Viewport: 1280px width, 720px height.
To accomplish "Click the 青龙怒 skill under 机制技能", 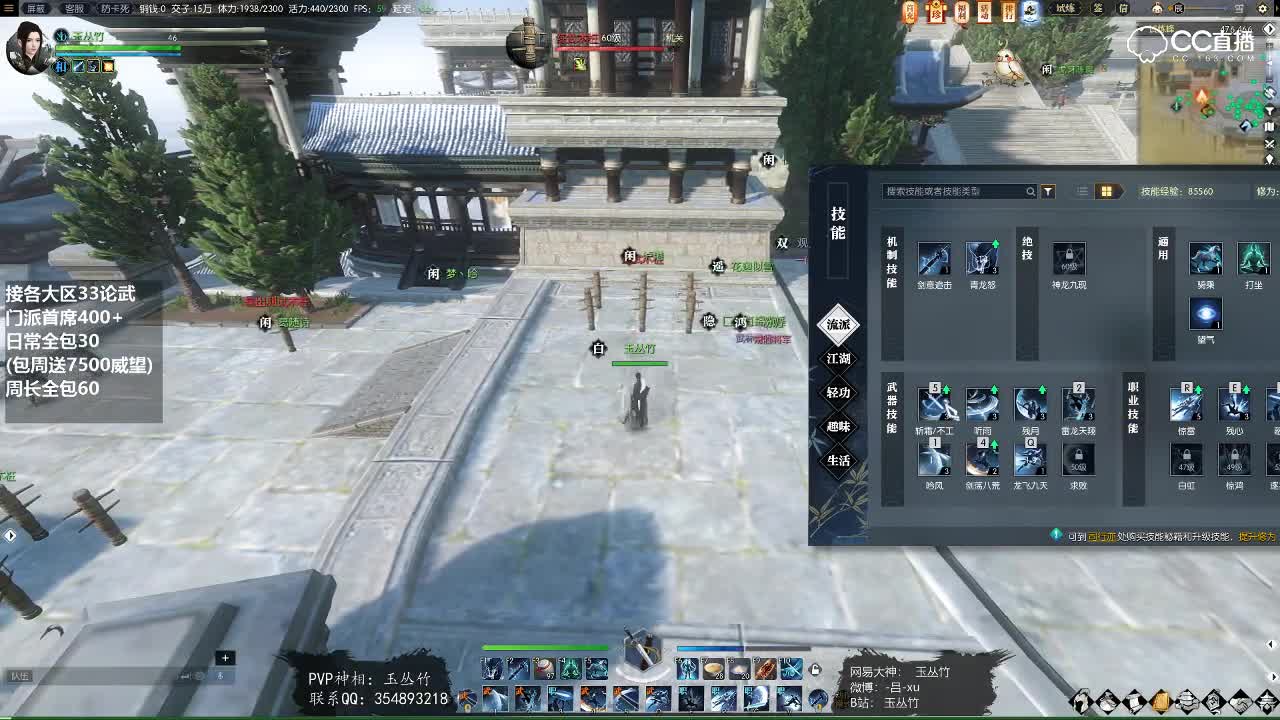I will click(x=982, y=258).
